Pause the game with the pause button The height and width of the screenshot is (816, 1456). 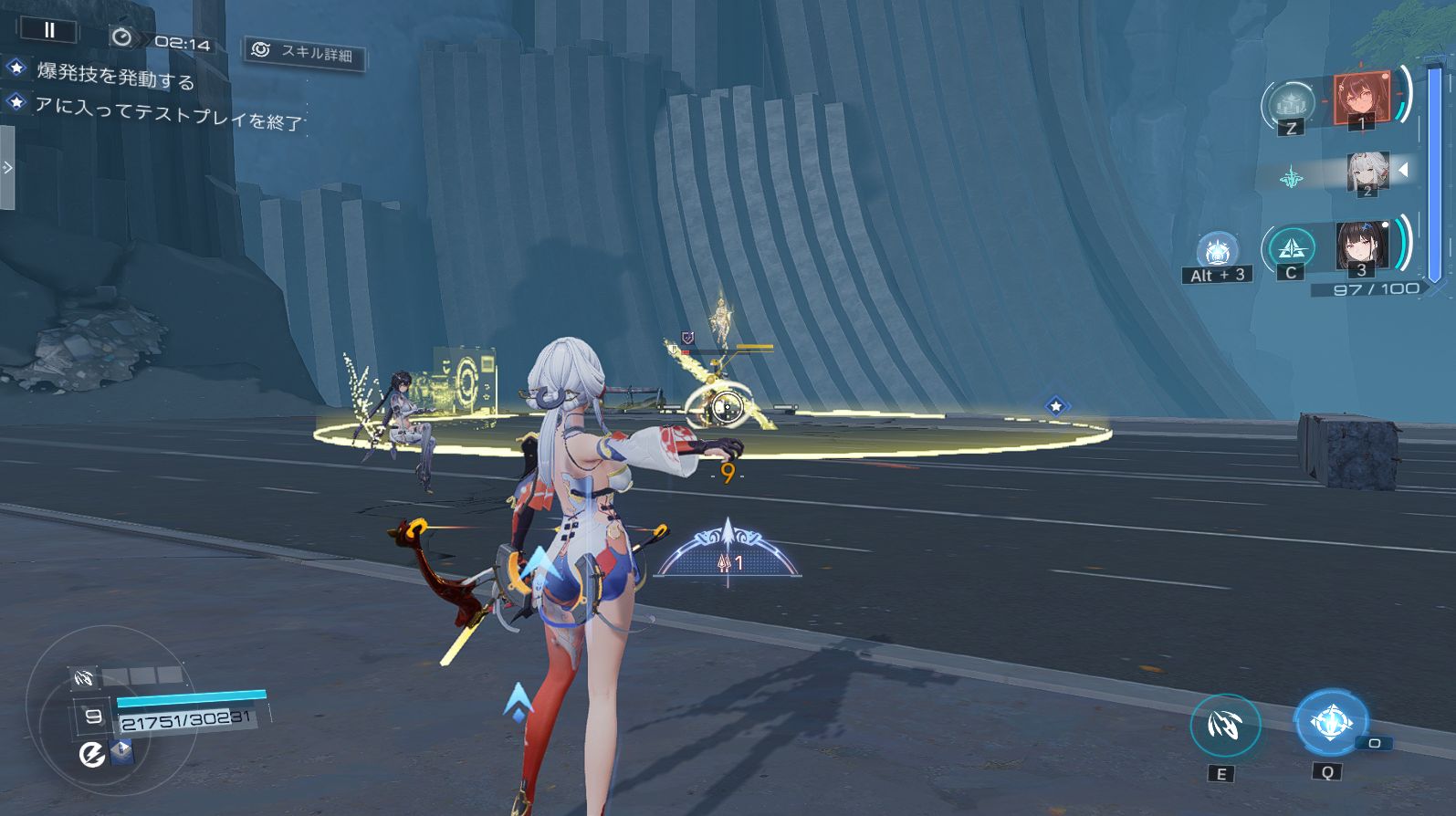49,30
